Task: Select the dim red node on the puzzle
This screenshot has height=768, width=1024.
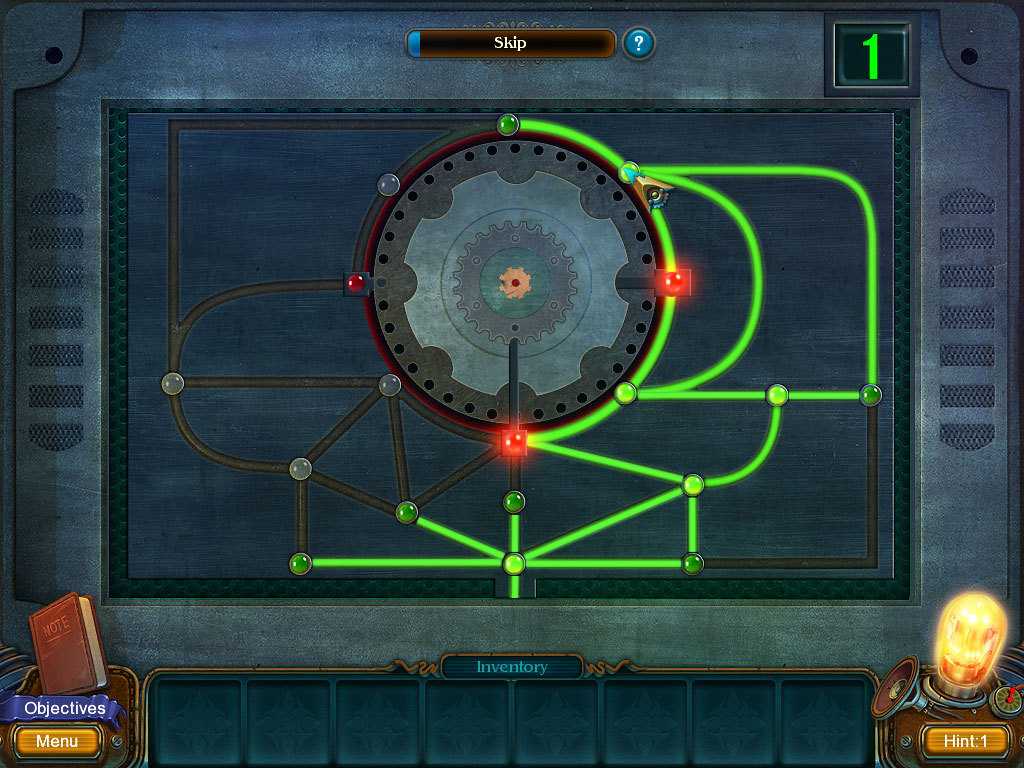Action: pos(356,283)
